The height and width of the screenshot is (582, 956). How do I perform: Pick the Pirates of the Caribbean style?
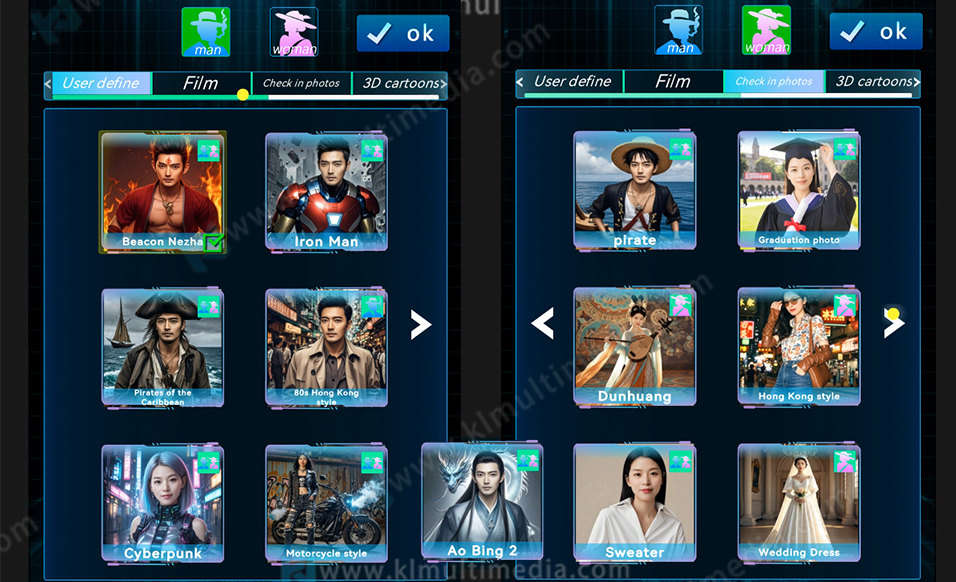pyautogui.click(x=162, y=345)
